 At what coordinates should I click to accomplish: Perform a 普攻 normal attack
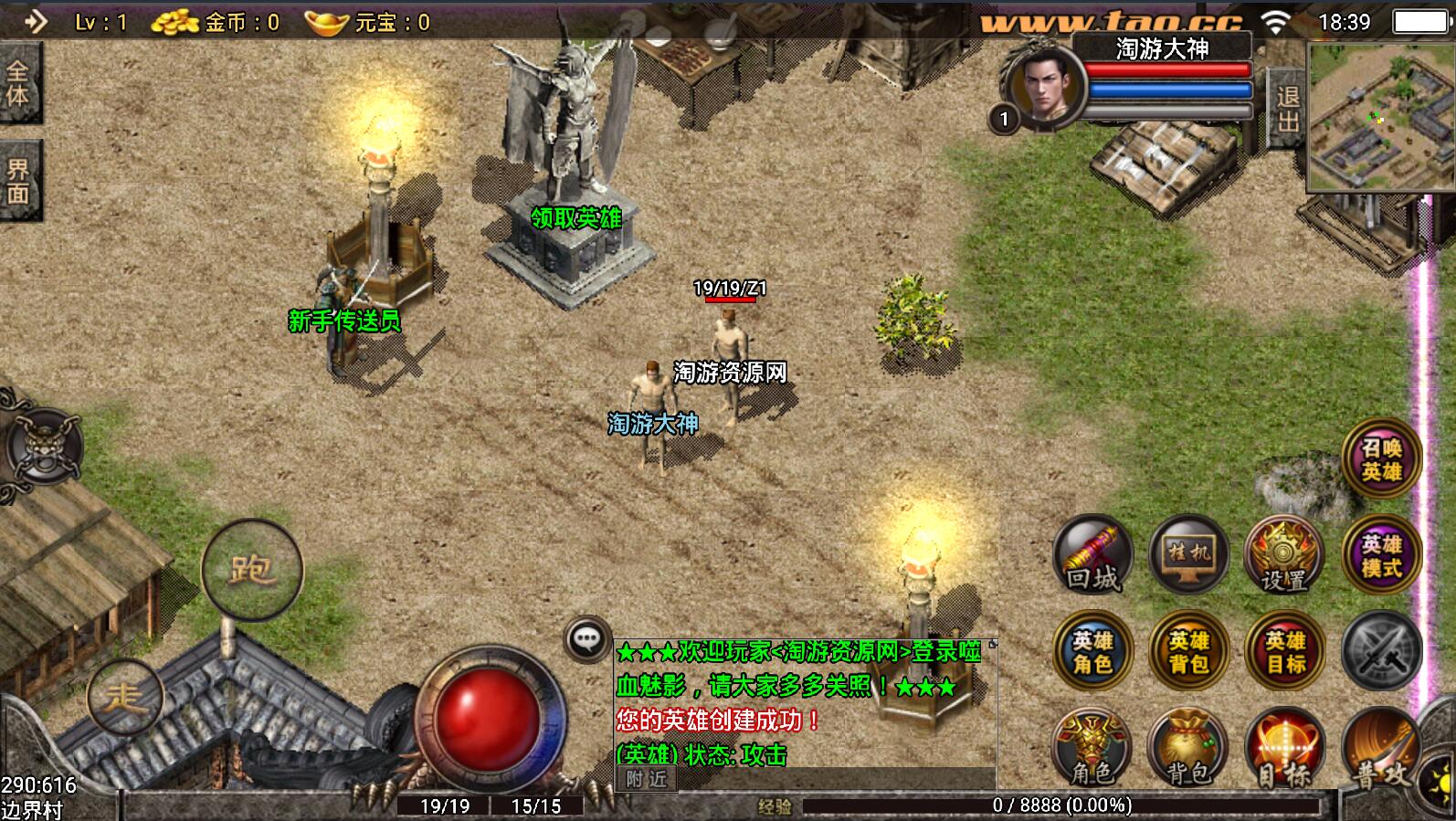tap(1381, 751)
